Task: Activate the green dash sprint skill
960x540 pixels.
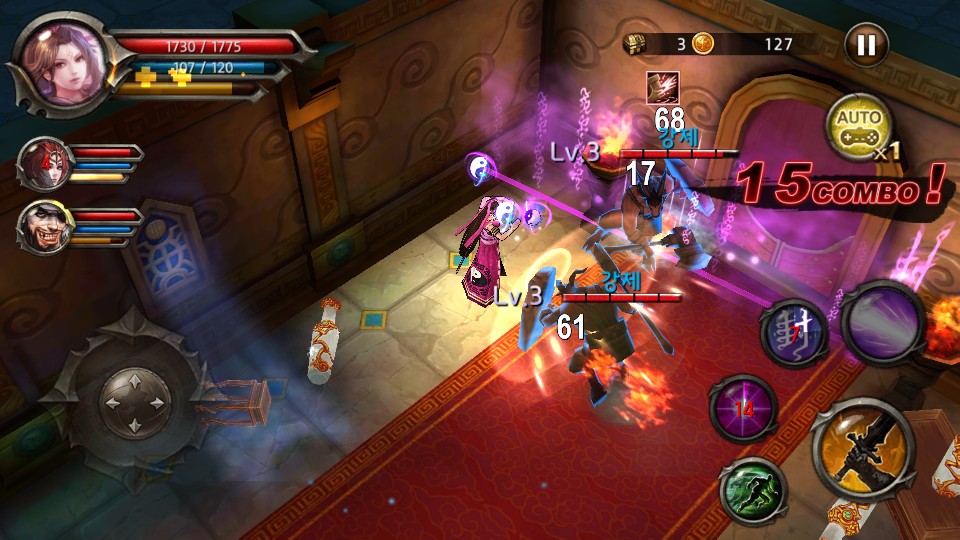Action: pyautogui.click(x=752, y=489)
